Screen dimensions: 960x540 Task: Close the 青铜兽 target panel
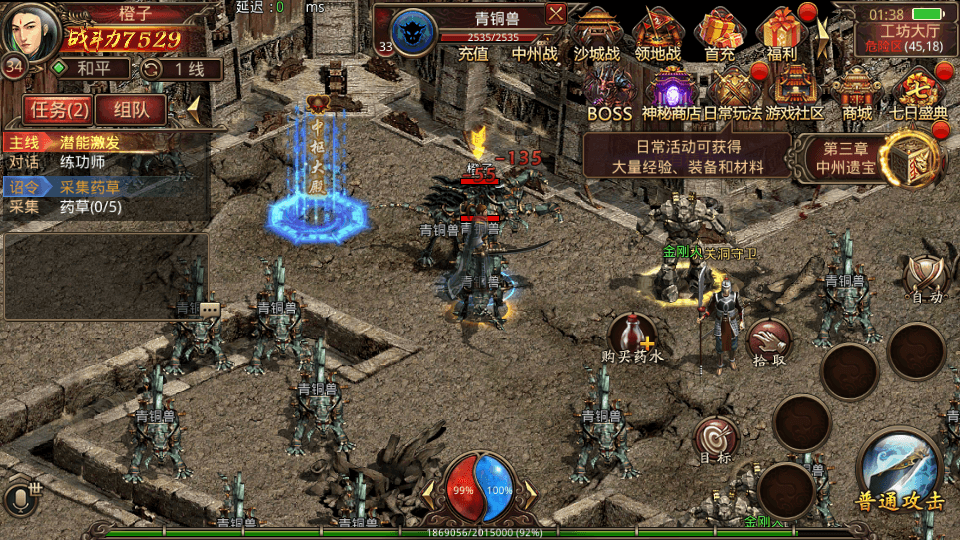coord(556,13)
